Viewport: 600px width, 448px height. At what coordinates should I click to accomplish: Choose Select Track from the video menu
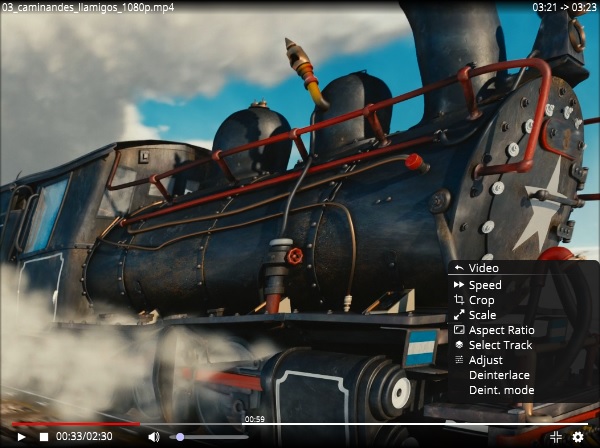(x=500, y=345)
